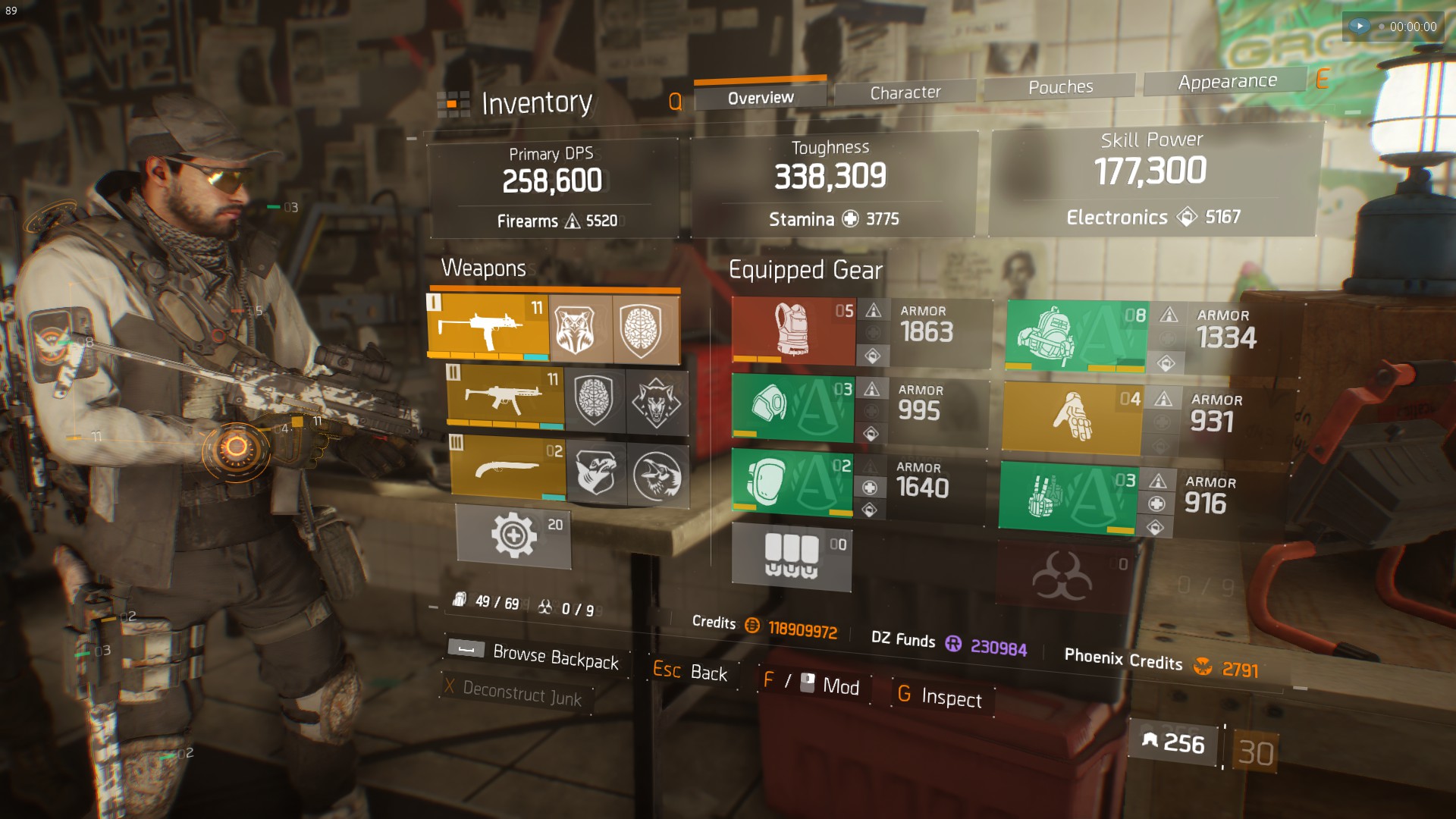Go back with the Back button
Screen dimensions: 1456x819
coord(690,672)
